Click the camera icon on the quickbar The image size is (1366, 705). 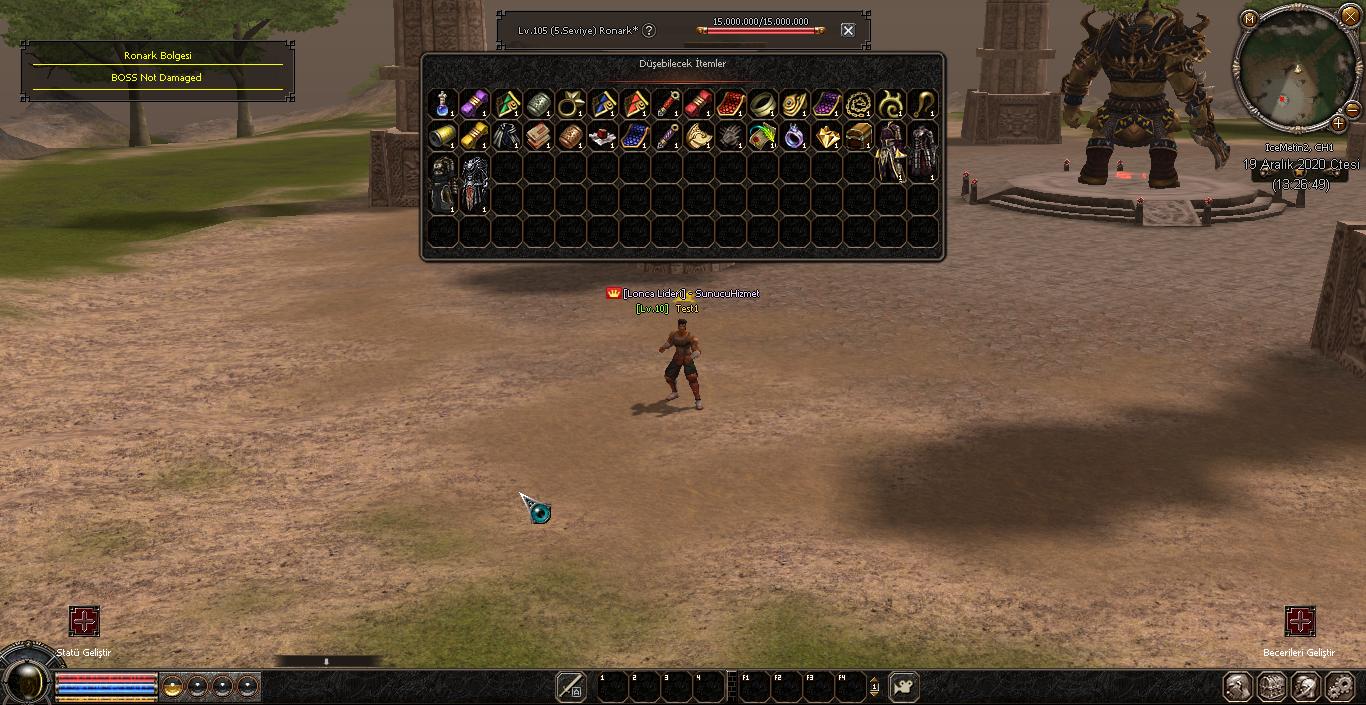click(x=904, y=686)
